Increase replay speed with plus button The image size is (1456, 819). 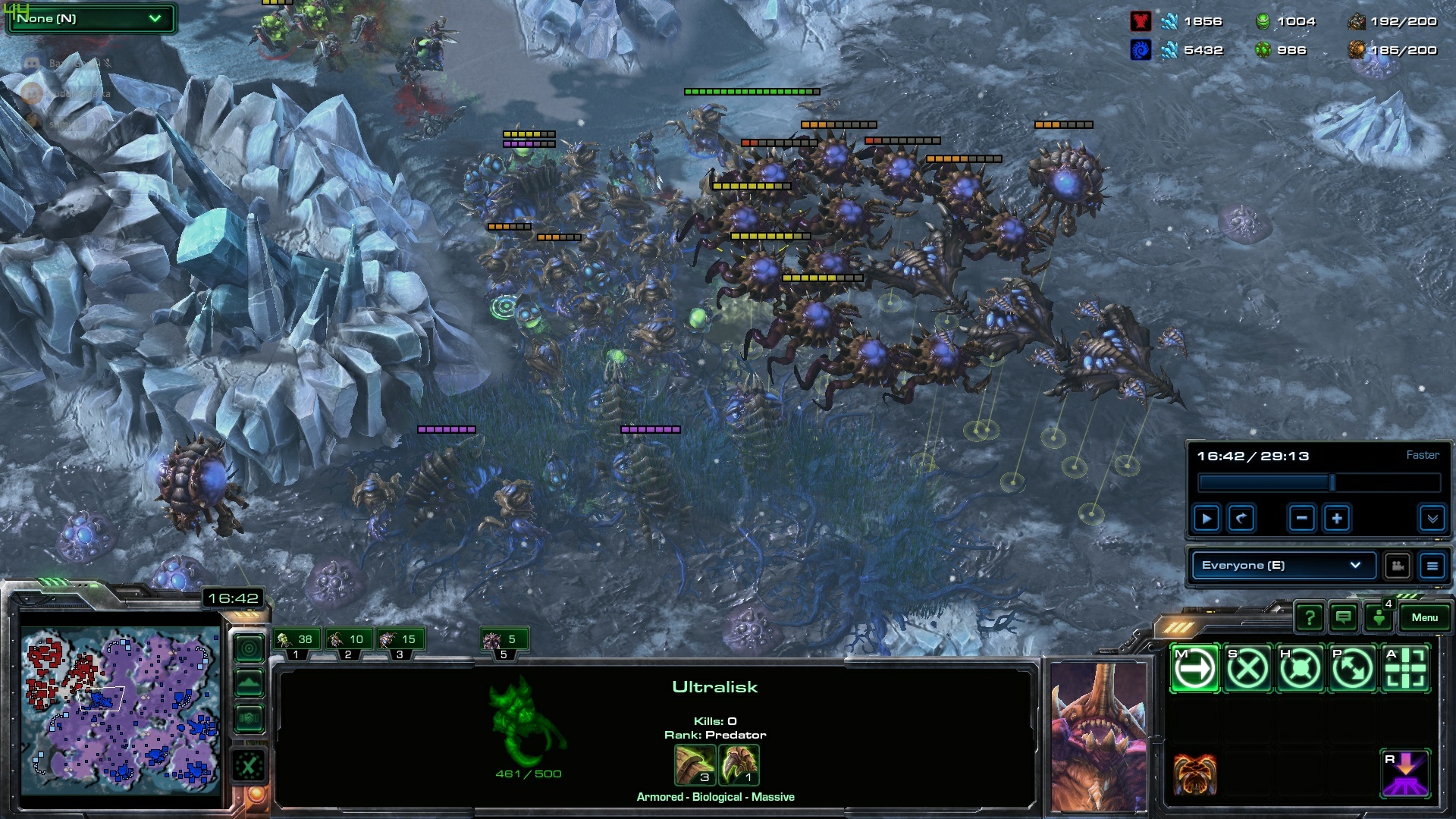point(1338,518)
